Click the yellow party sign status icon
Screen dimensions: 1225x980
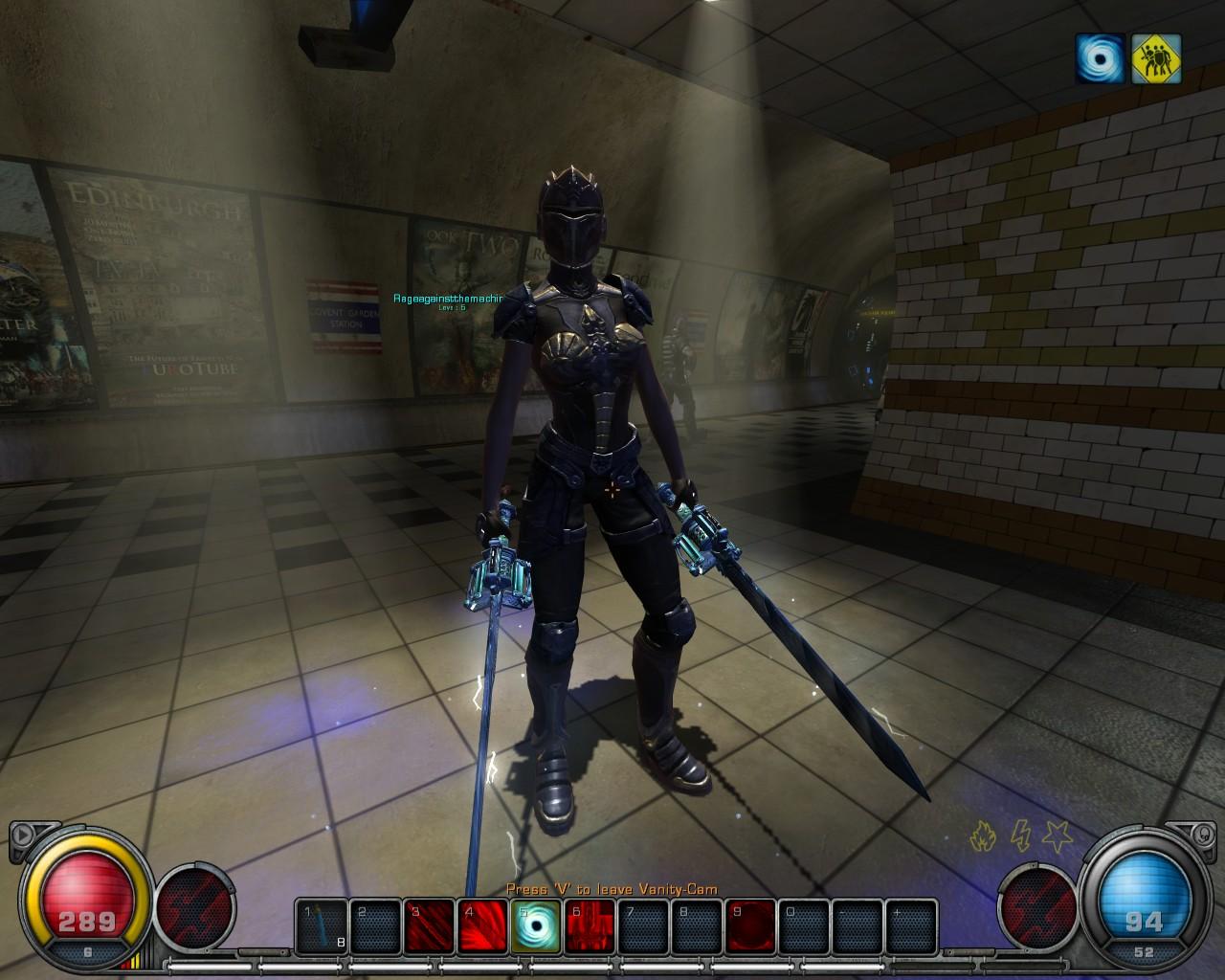click(1156, 58)
